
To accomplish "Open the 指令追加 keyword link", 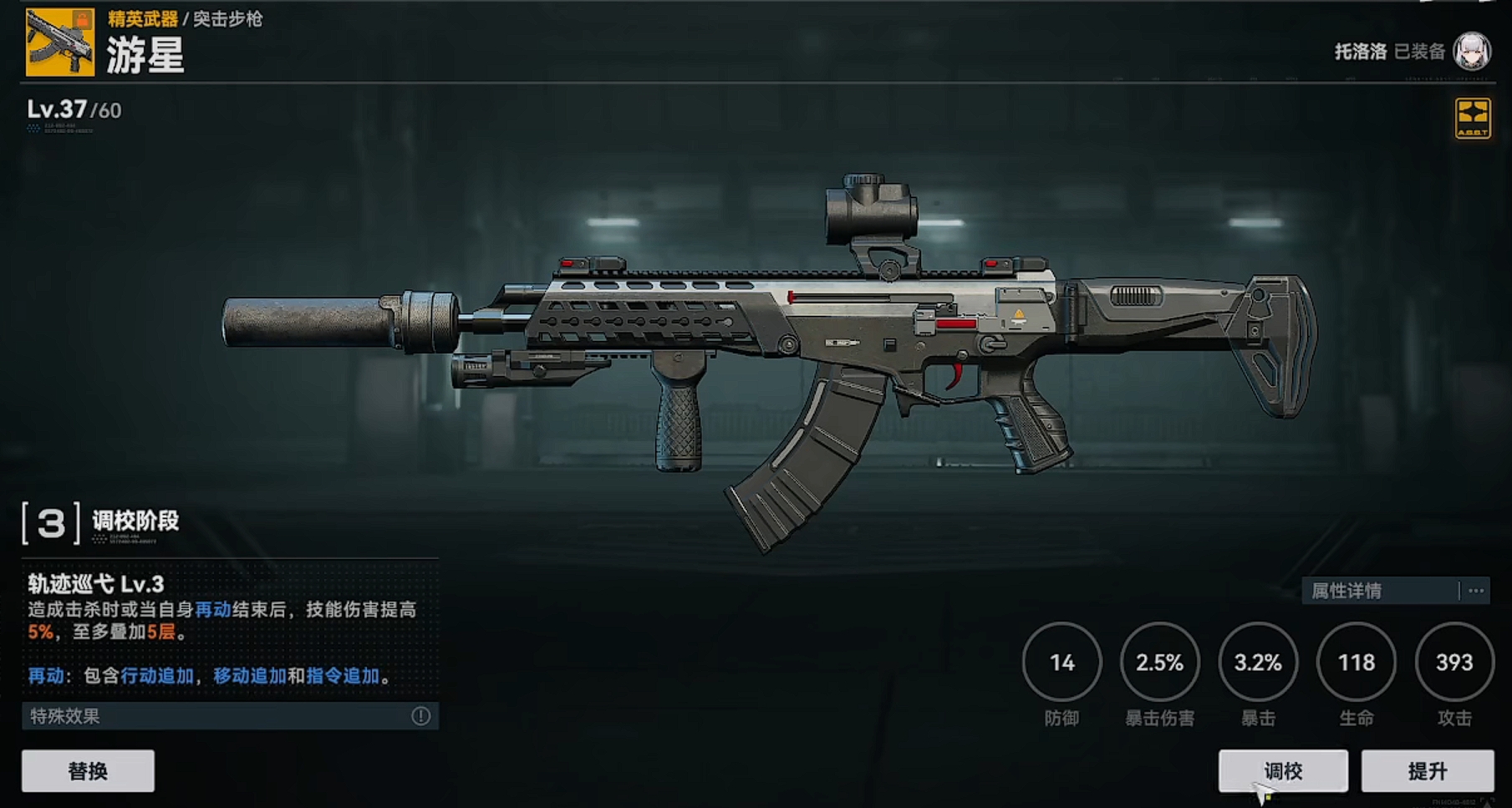I will 343,676.
